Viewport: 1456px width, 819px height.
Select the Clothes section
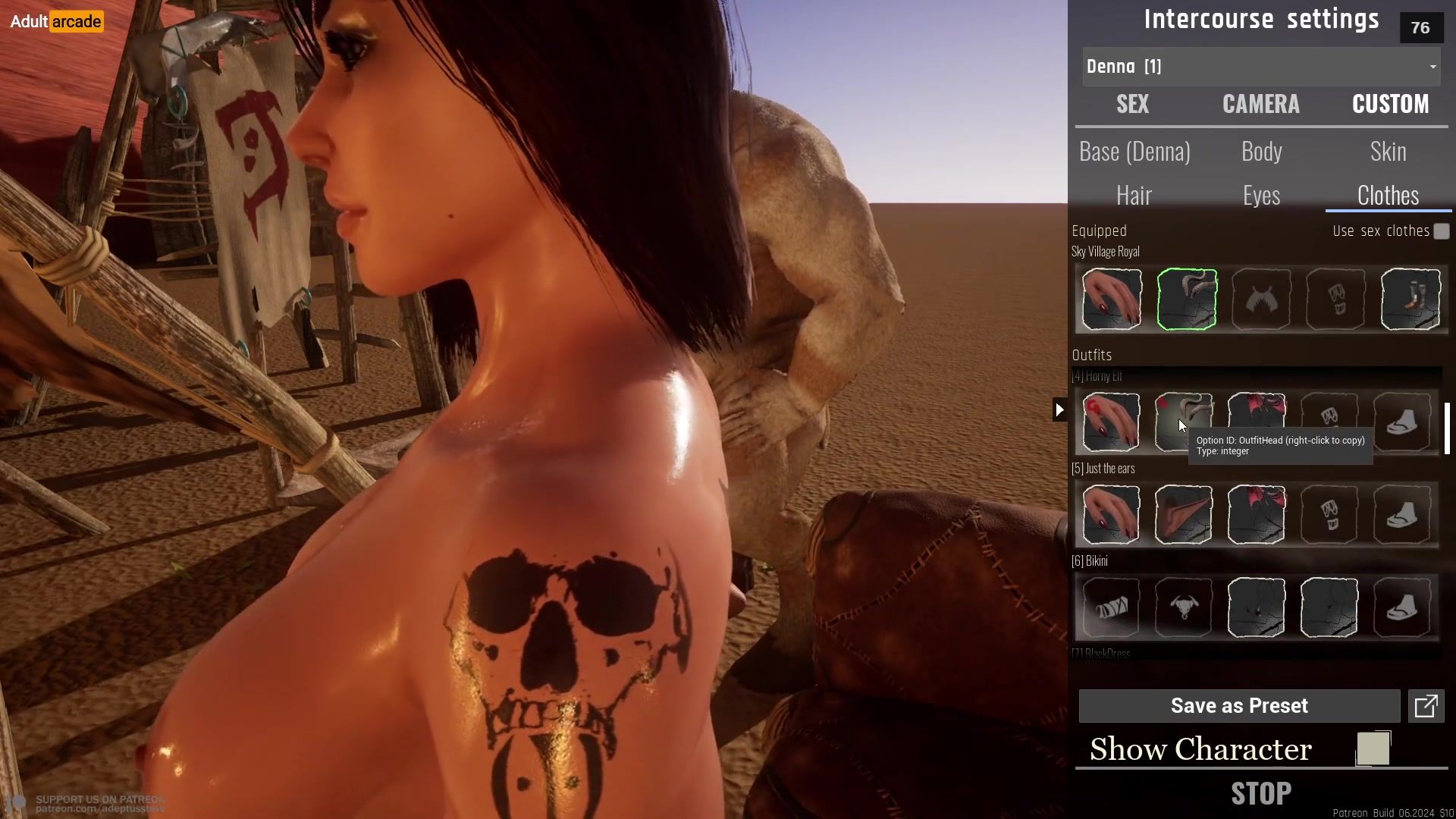click(x=1388, y=196)
